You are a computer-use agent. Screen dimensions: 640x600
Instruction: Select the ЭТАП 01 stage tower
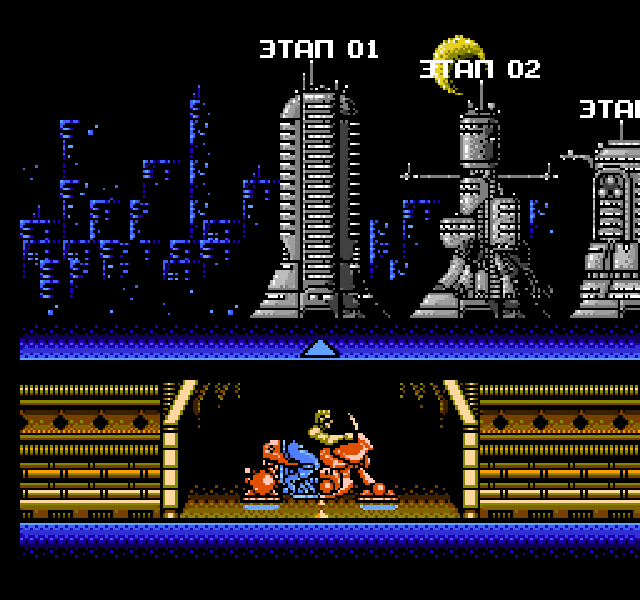pyautogui.click(x=319, y=200)
